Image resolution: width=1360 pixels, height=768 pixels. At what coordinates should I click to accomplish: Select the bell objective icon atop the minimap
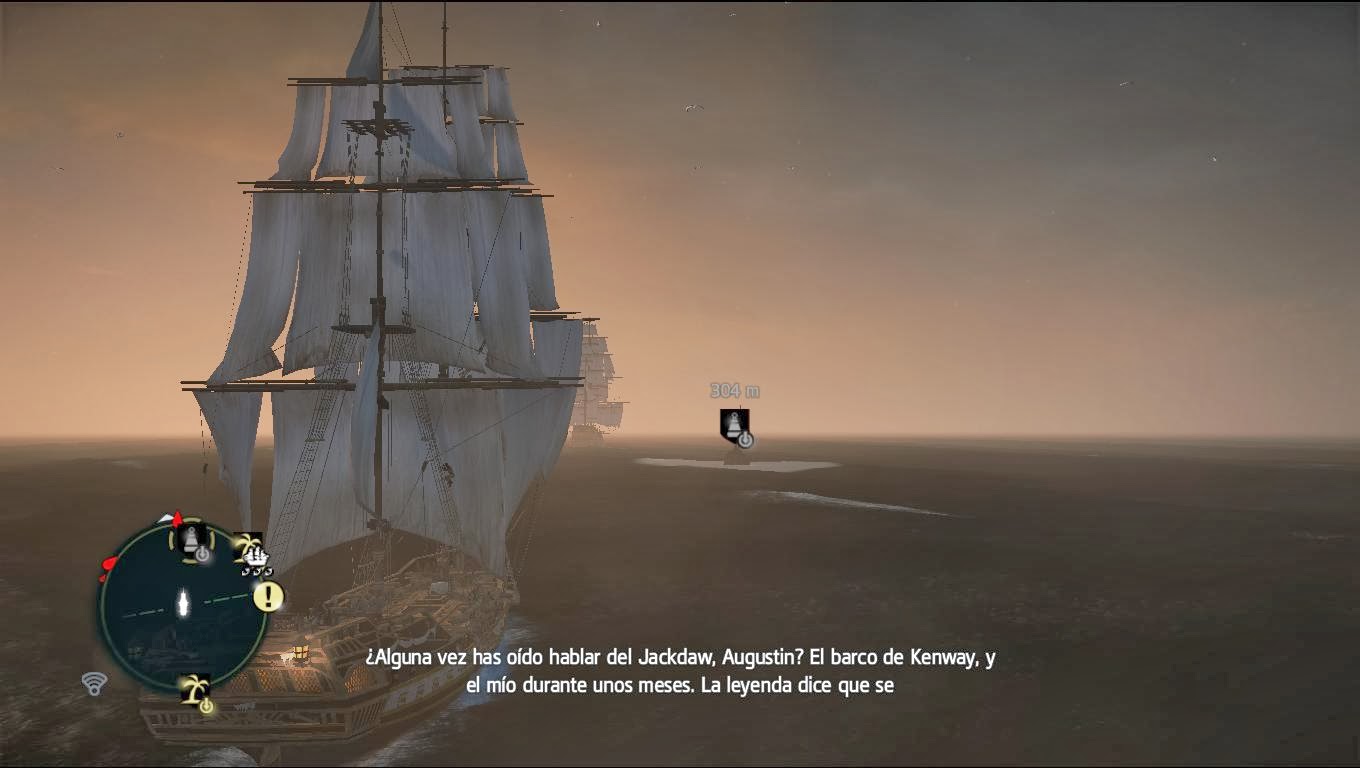[x=190, y=540]
